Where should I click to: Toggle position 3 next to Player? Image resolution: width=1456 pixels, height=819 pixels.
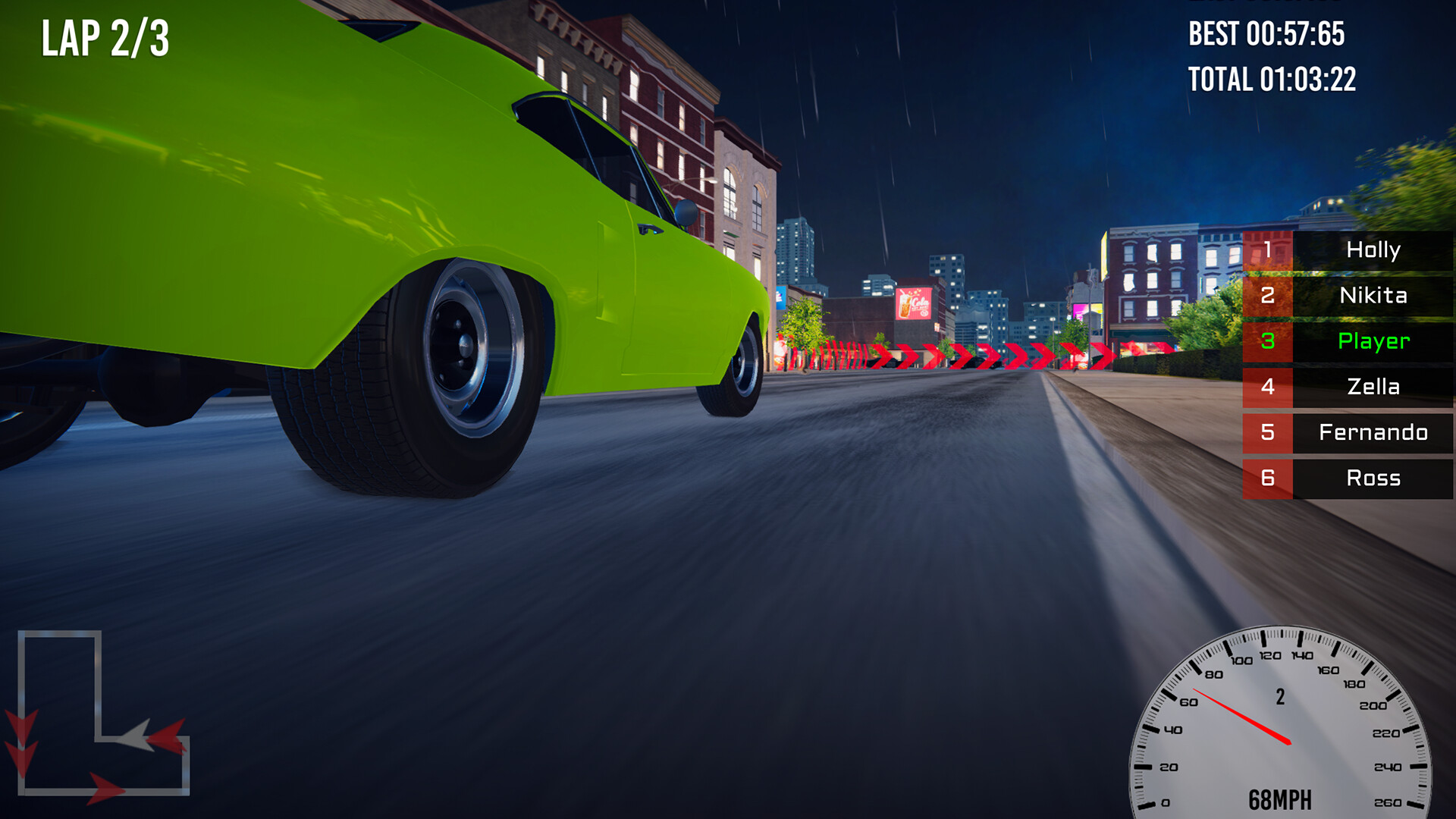point(1267,342)
